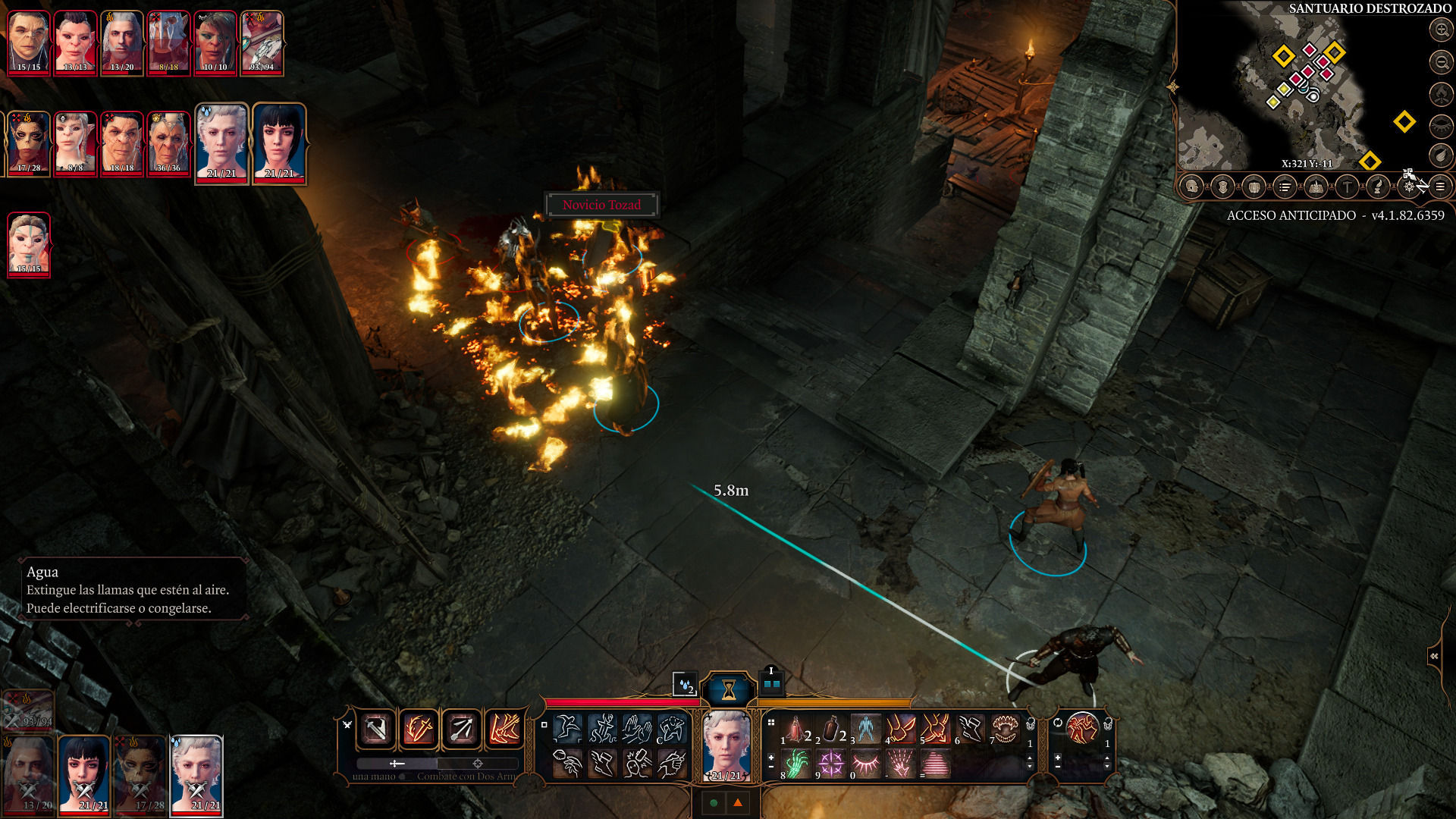Use the red potion in slot 1
This screenshot has width=1456, height=819.
795,730
